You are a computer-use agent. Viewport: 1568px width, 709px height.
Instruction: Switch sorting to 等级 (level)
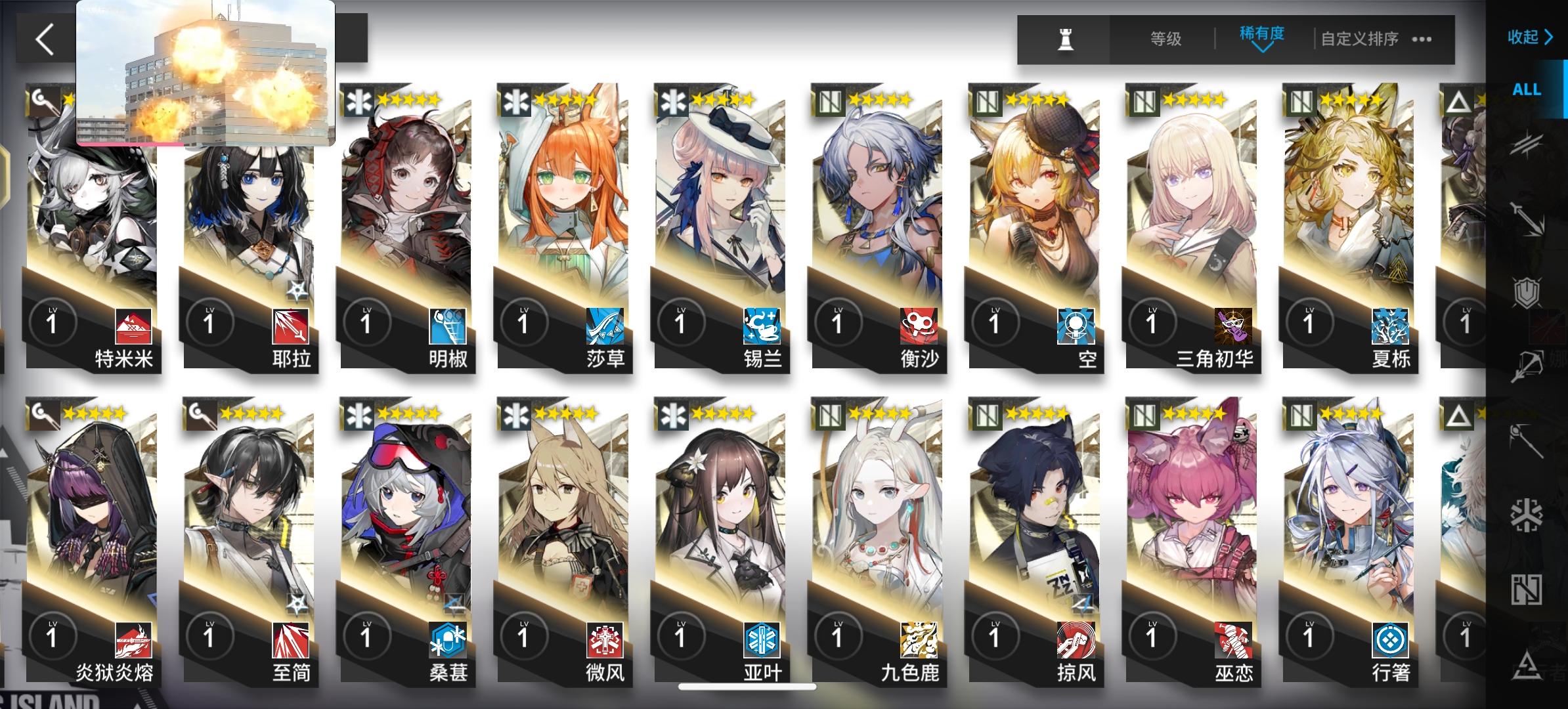tap(1167, 39)
